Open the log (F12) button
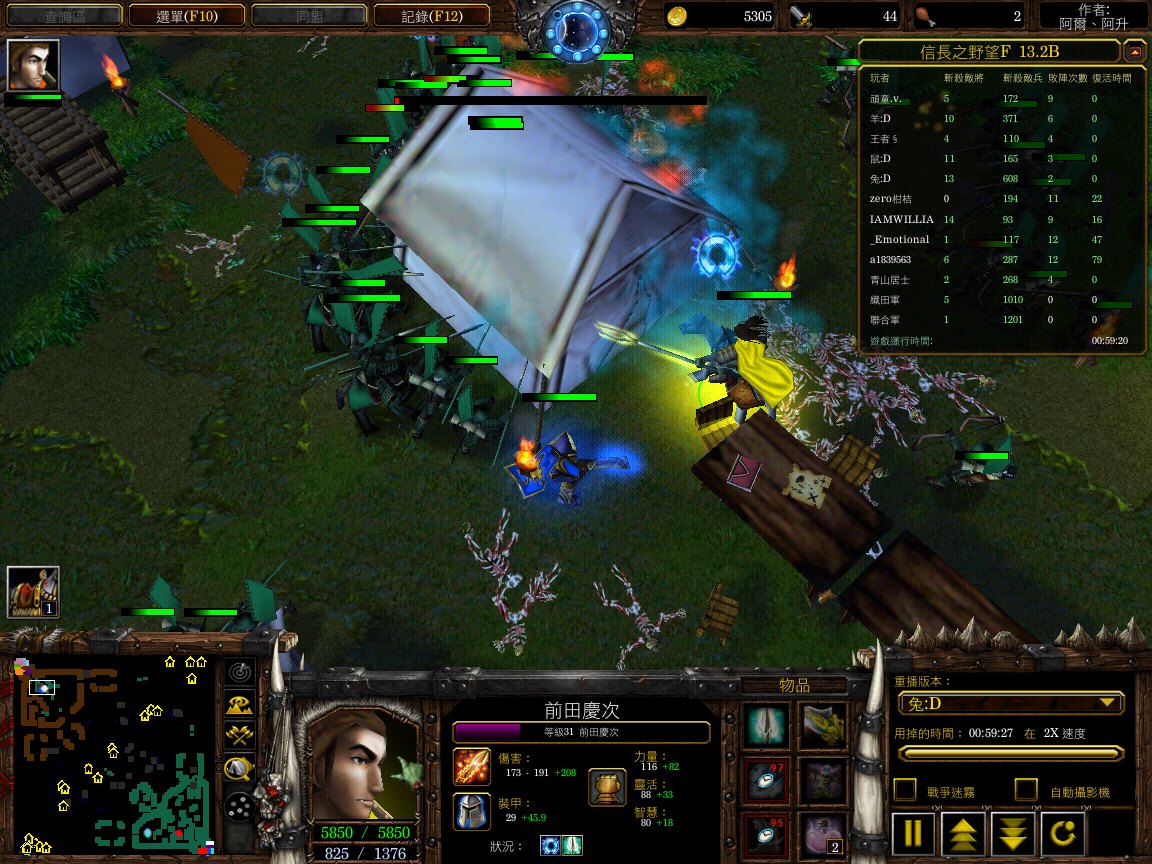 pos(432,15)
